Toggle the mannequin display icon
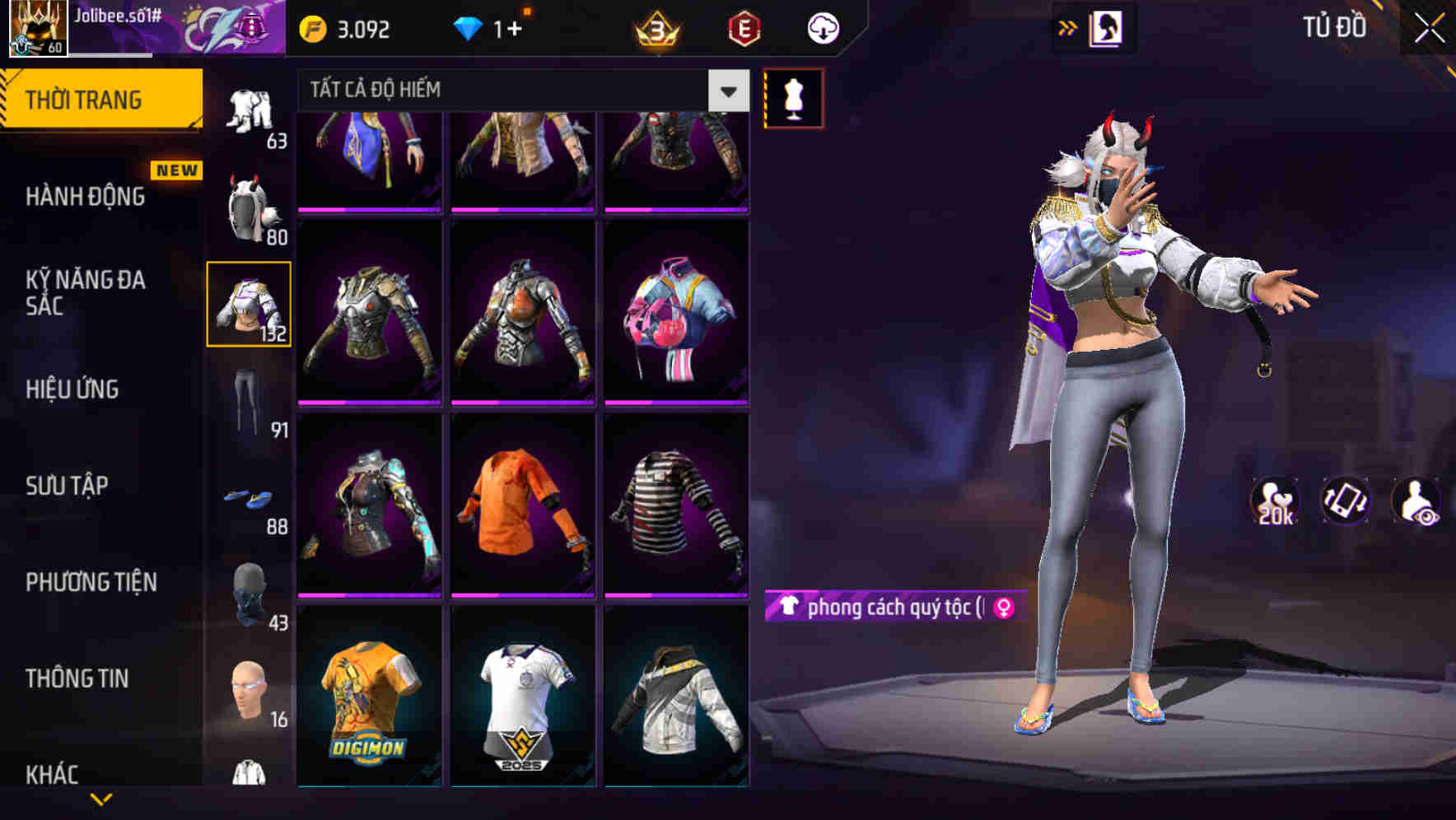Viewport: 1456px width, 820px height. 793,97
